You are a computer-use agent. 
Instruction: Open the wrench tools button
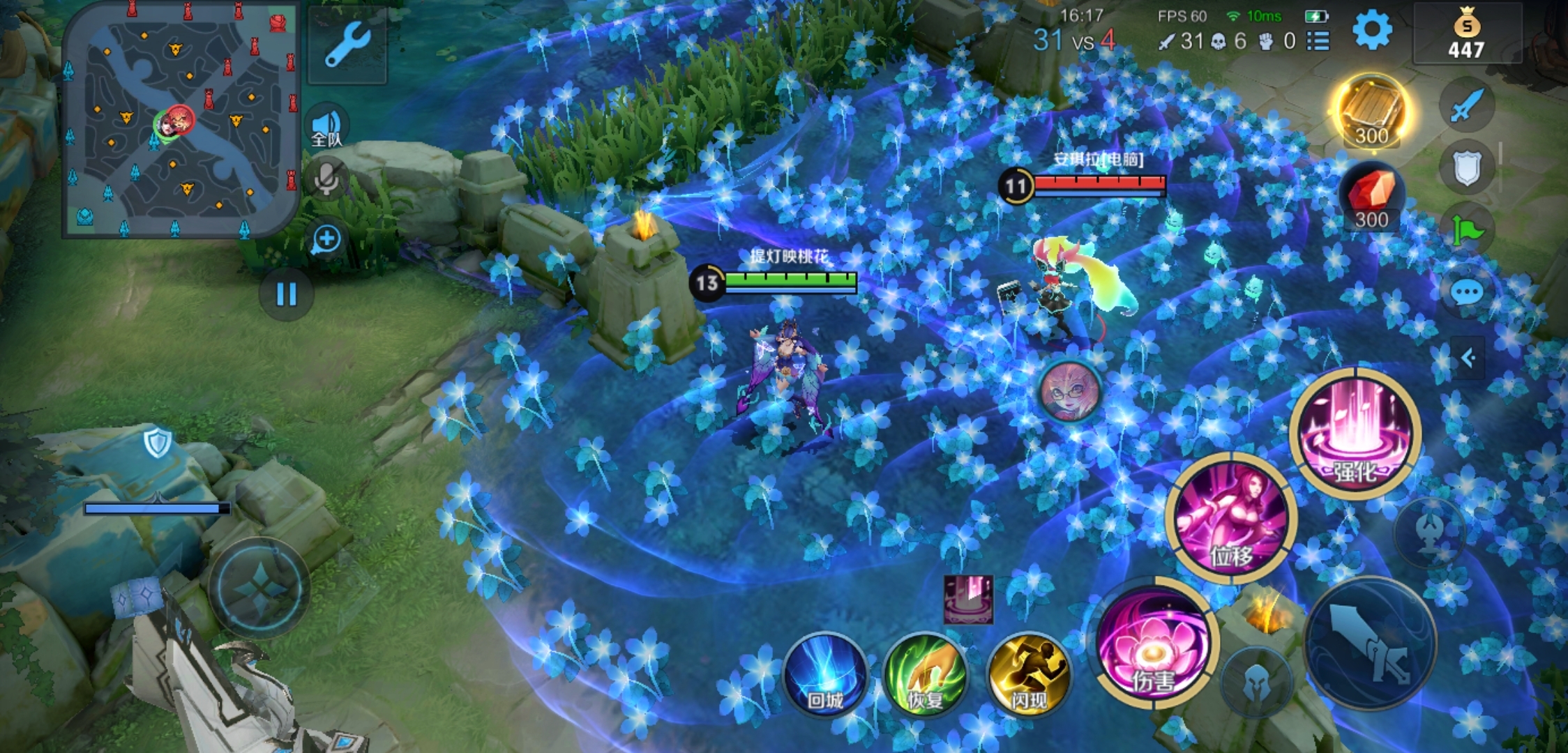pos(347,45)
